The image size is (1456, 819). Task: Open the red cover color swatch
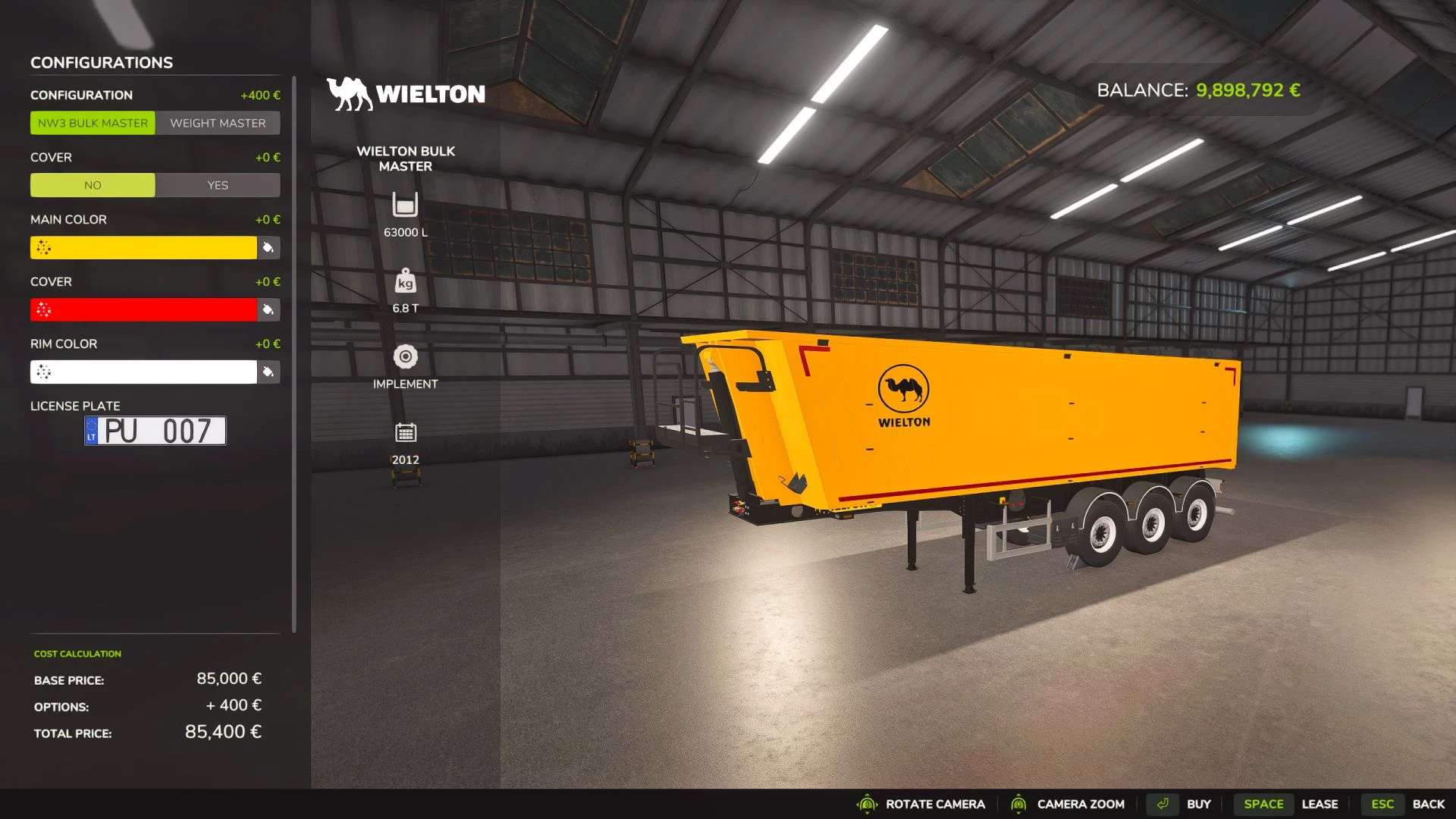tap(143, 309)
